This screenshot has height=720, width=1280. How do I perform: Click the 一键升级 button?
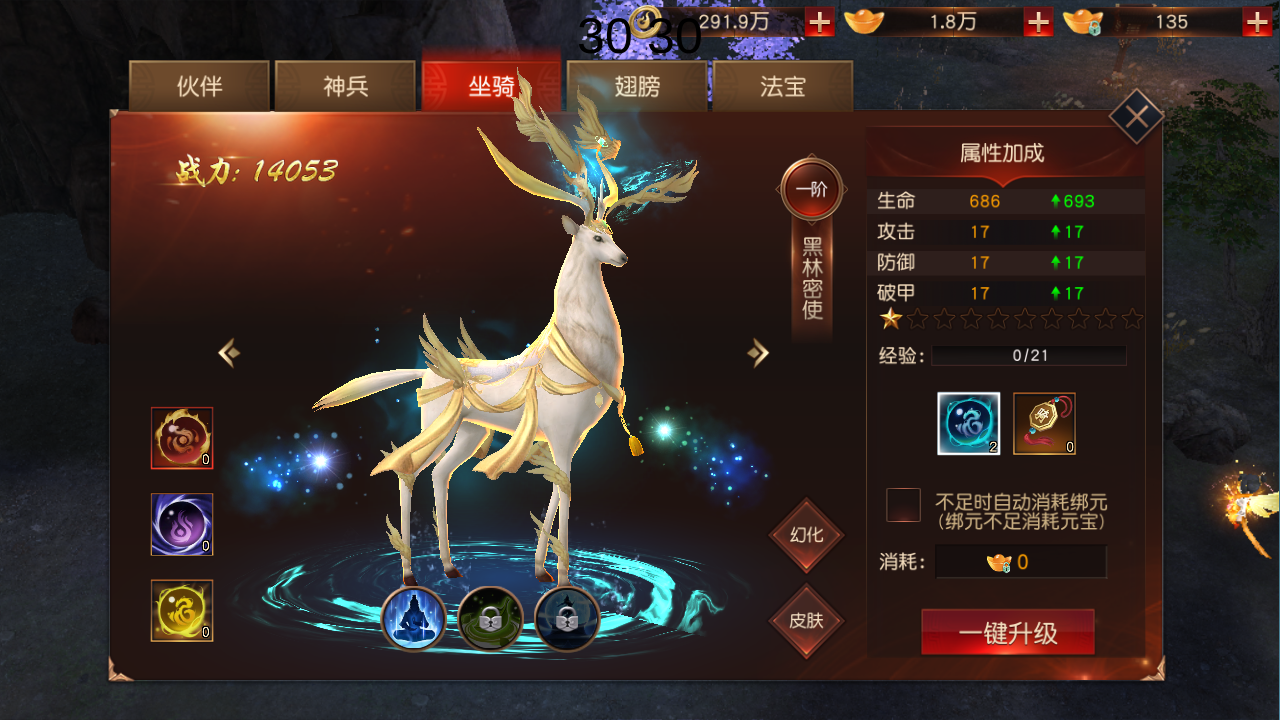[1007, 633]
